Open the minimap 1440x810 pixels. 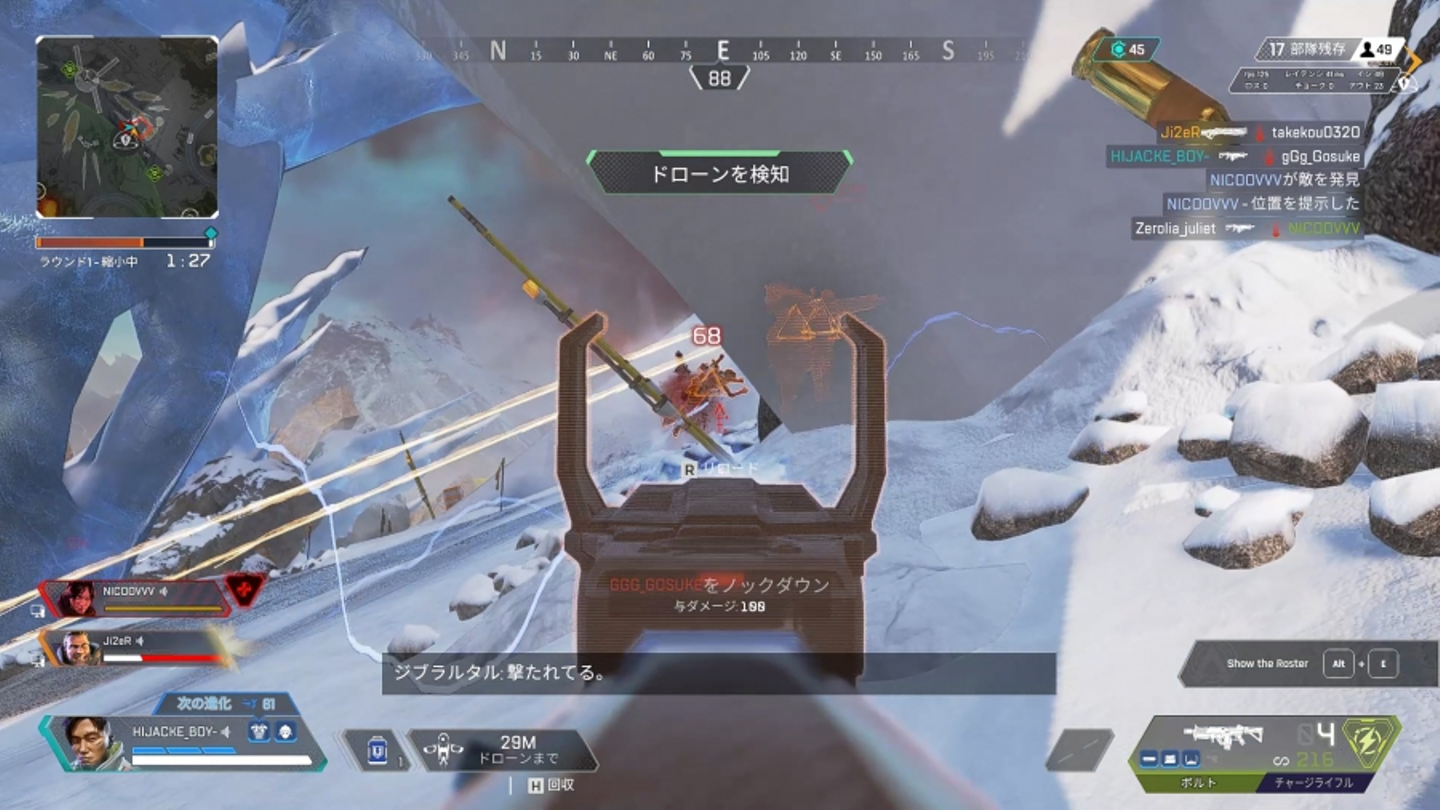point(127,127)
